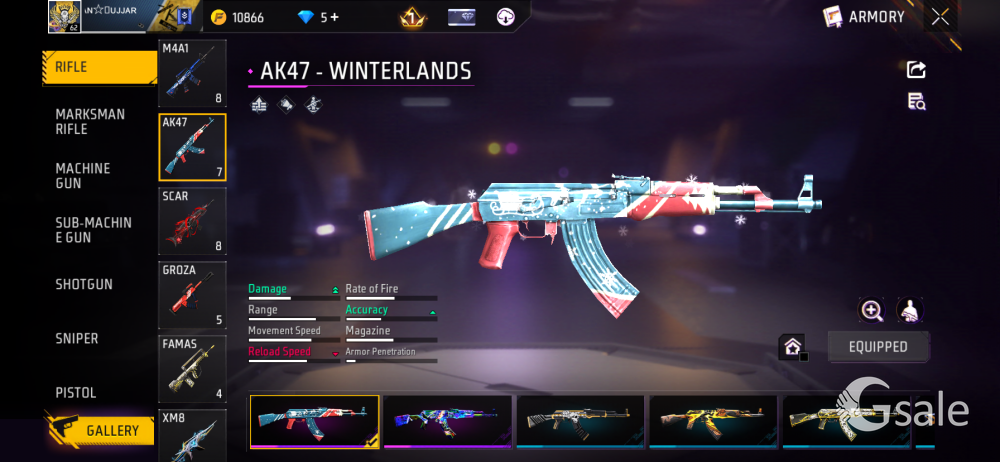The height and width of the screenshot is (462, 1000).
Task: Zoom in with the magnifier icon
Action: point(871,310)
